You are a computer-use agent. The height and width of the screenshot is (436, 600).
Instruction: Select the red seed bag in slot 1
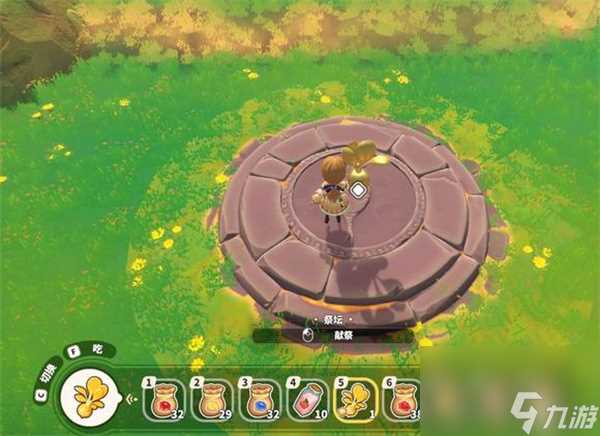(x=164, y=401)
